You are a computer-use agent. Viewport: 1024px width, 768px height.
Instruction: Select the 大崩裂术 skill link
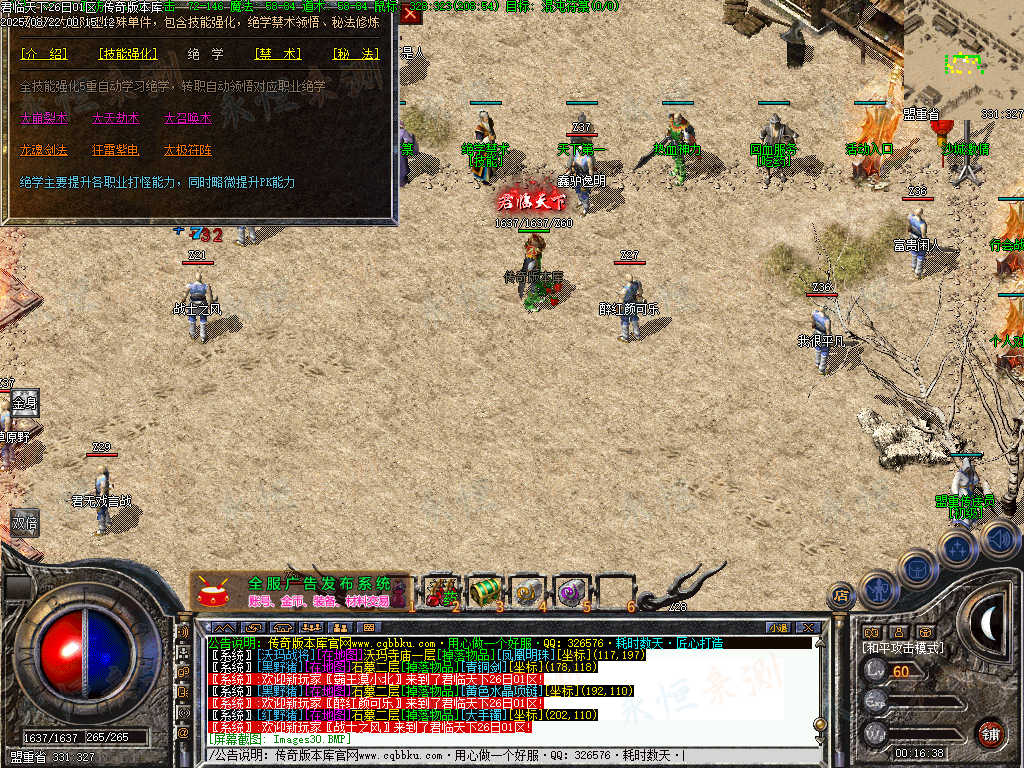point(44,118)
